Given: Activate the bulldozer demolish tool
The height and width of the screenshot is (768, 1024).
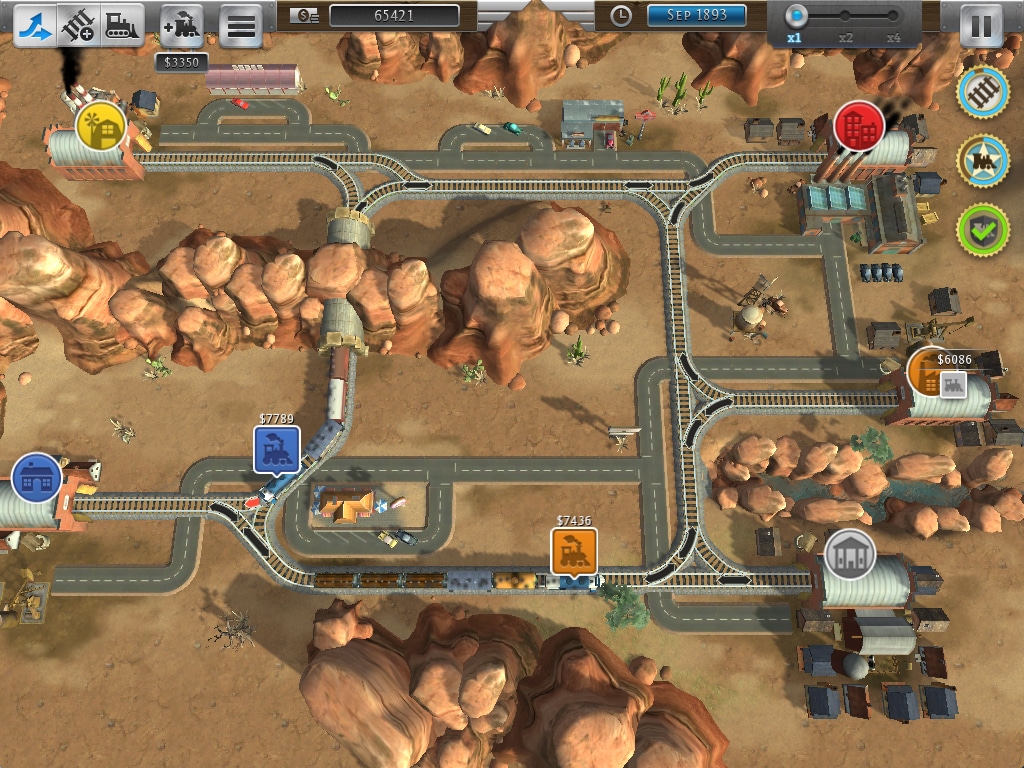Looking at the screenshot, I should 122,25.
